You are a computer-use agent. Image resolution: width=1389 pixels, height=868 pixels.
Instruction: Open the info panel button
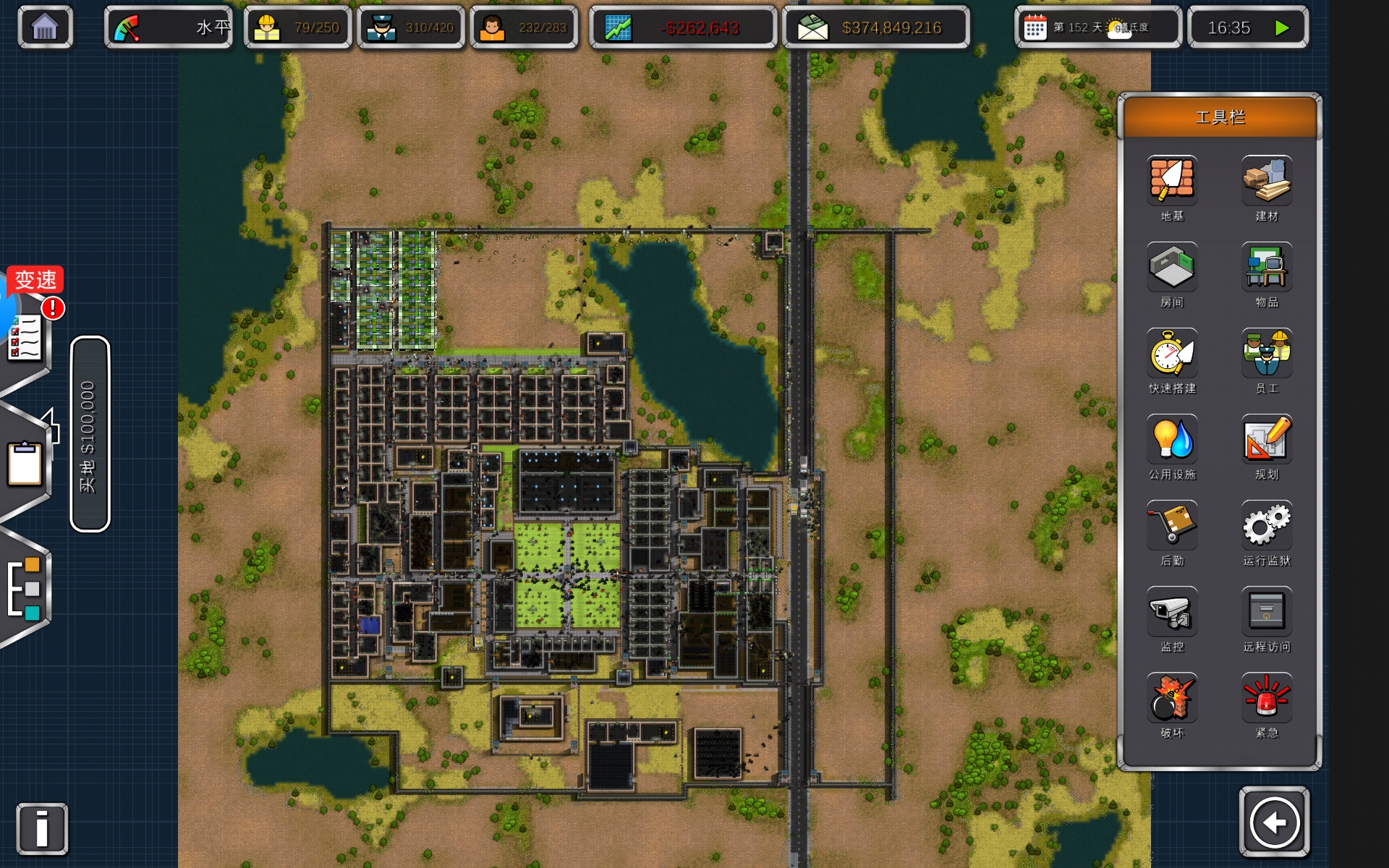[x=42, y=828]
